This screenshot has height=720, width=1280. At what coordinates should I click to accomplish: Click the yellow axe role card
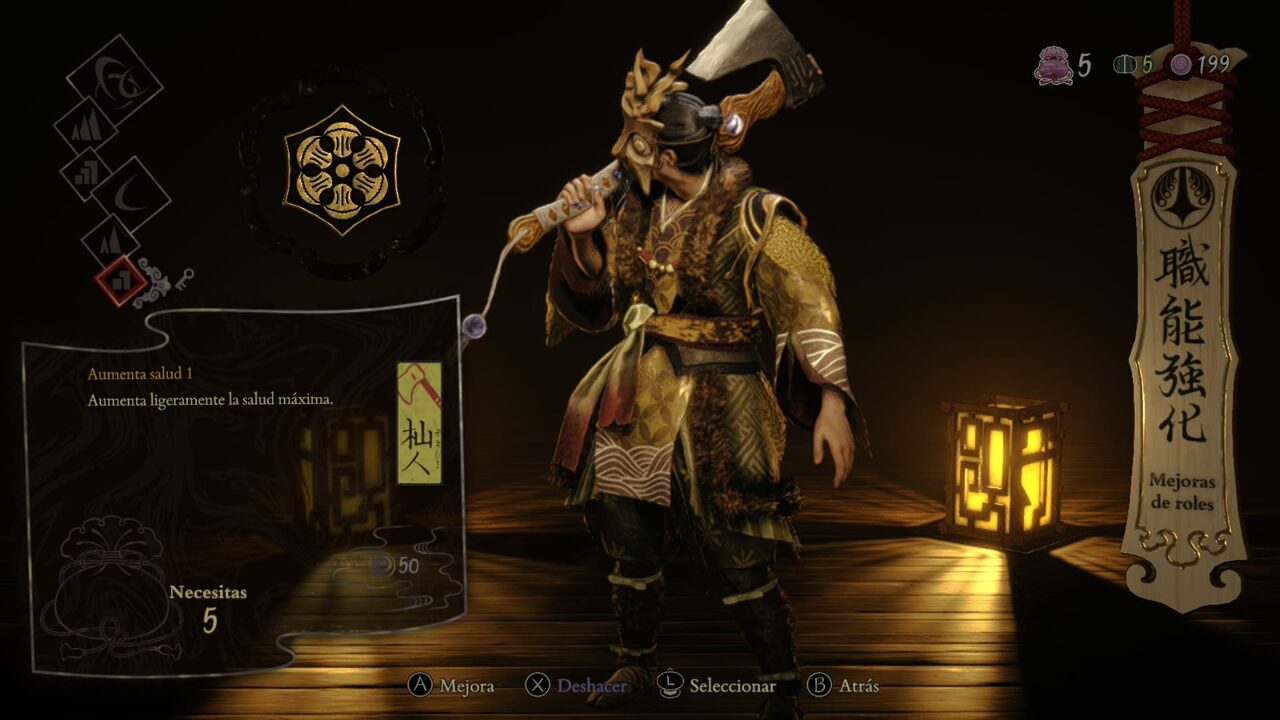pyautogui.click(x=419, y=423)
